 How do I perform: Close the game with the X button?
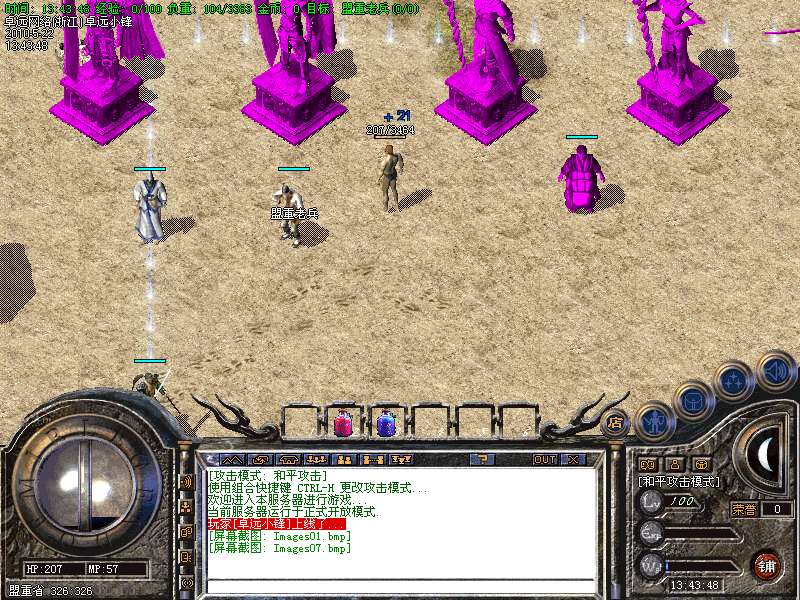click(574, 460)
